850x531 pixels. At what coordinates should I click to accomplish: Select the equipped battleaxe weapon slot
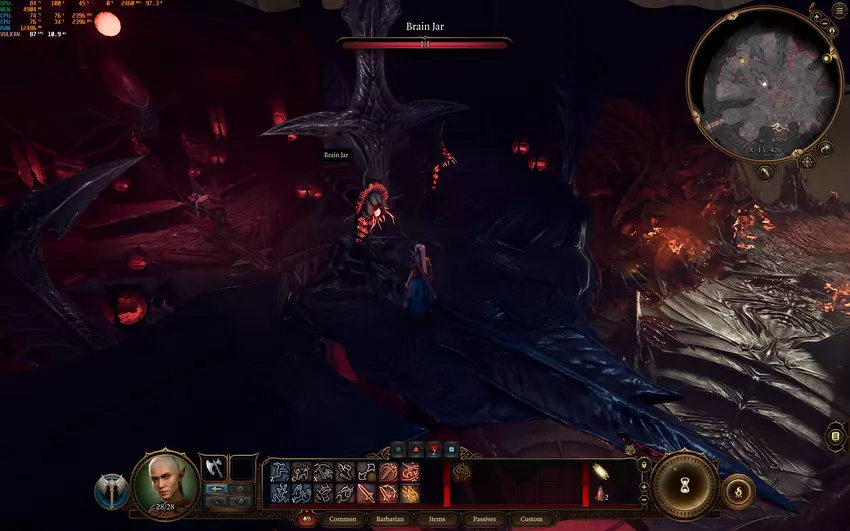[213, 467]
